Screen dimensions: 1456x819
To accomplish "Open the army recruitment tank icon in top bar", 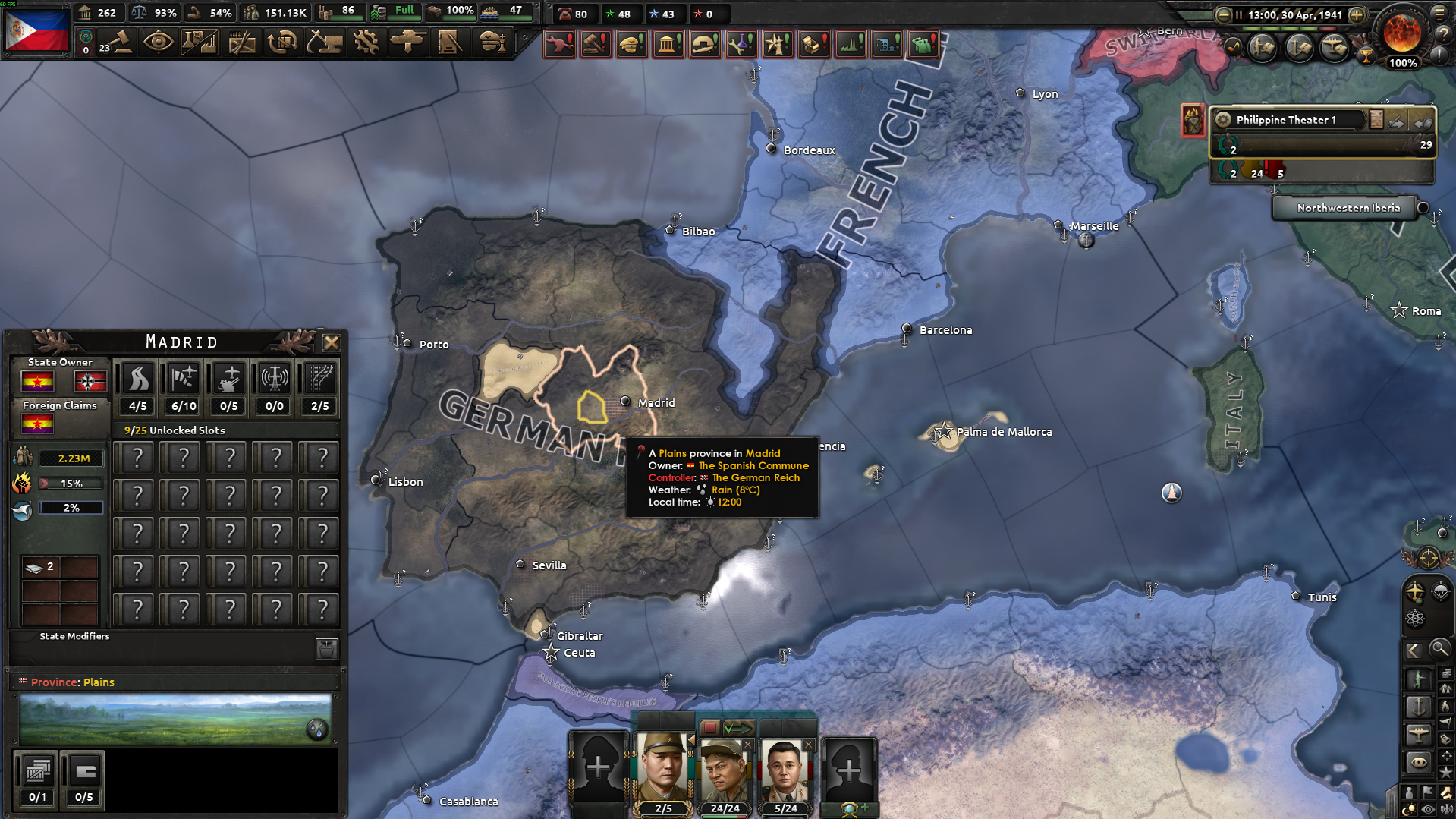I will pos(410,43).
